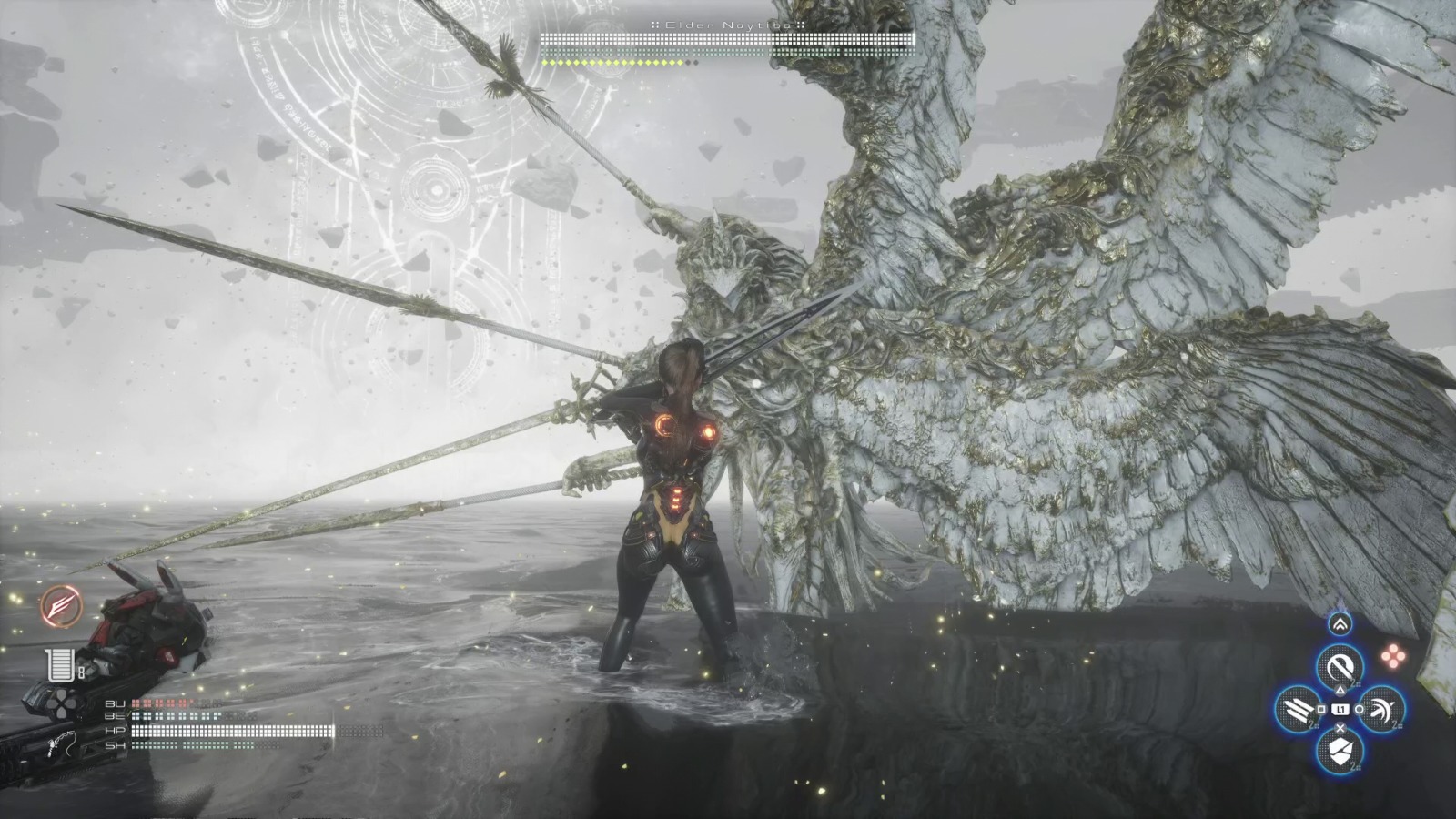This screenshot has height=819, width=1456.
Task: Click the glowing red D-pad indicator dots
Action: pyautogui.click(x=1393, y=654)
